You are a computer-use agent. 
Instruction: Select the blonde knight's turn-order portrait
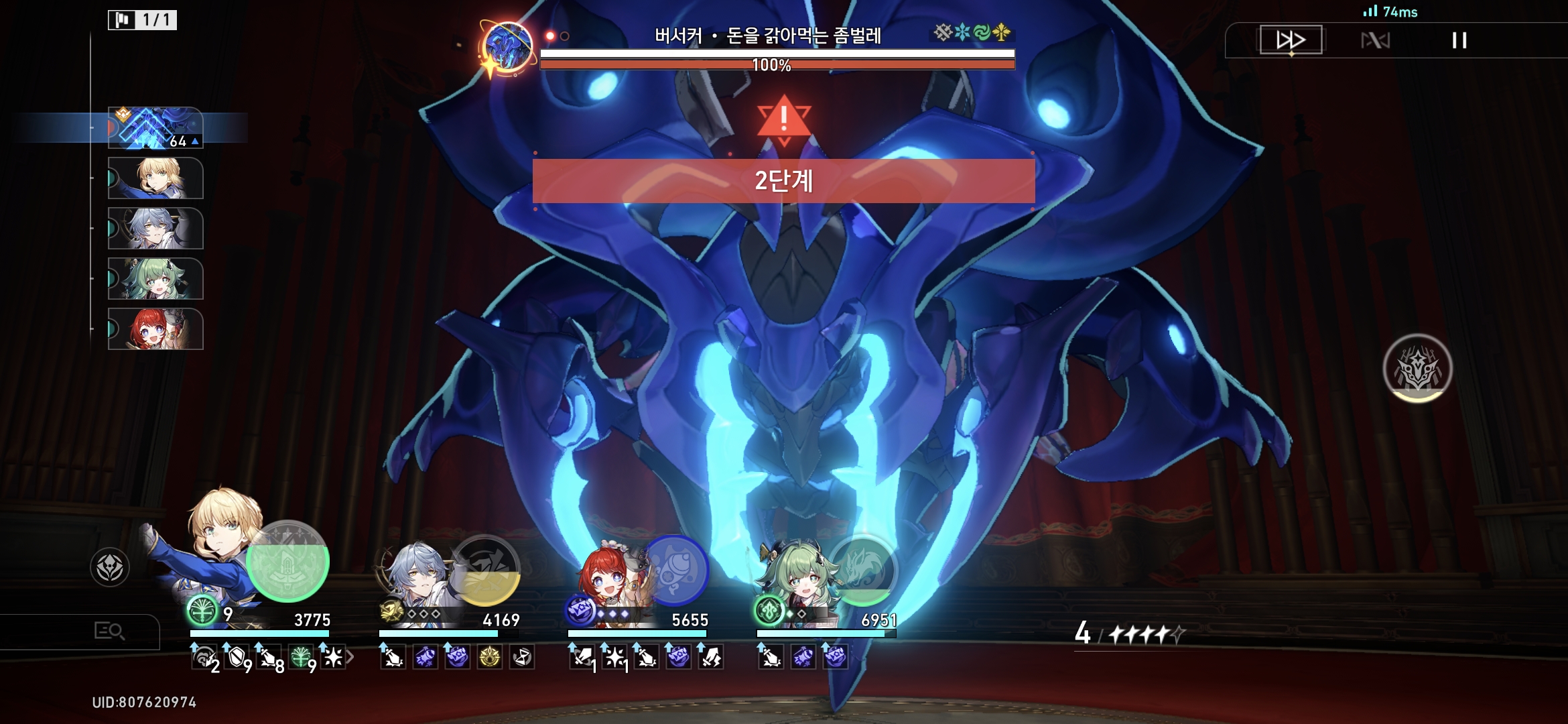tap(155, 178)
